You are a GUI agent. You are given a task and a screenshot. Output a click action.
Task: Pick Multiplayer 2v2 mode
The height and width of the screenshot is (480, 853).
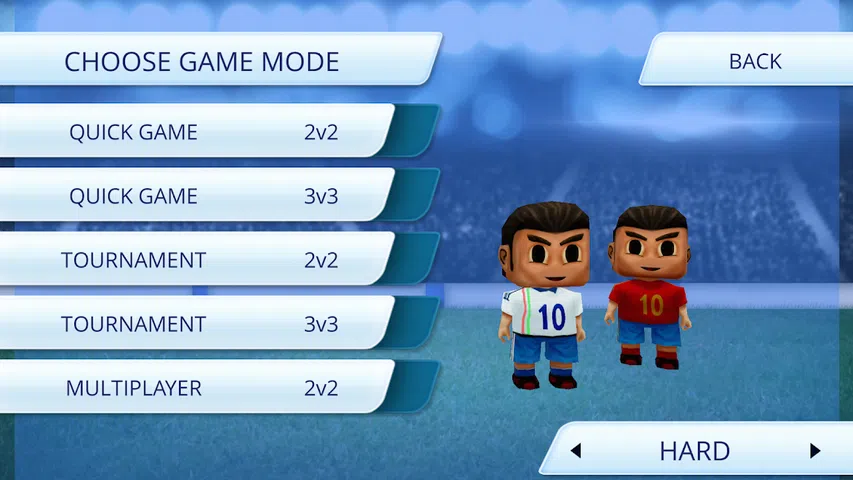coord(200,388)
